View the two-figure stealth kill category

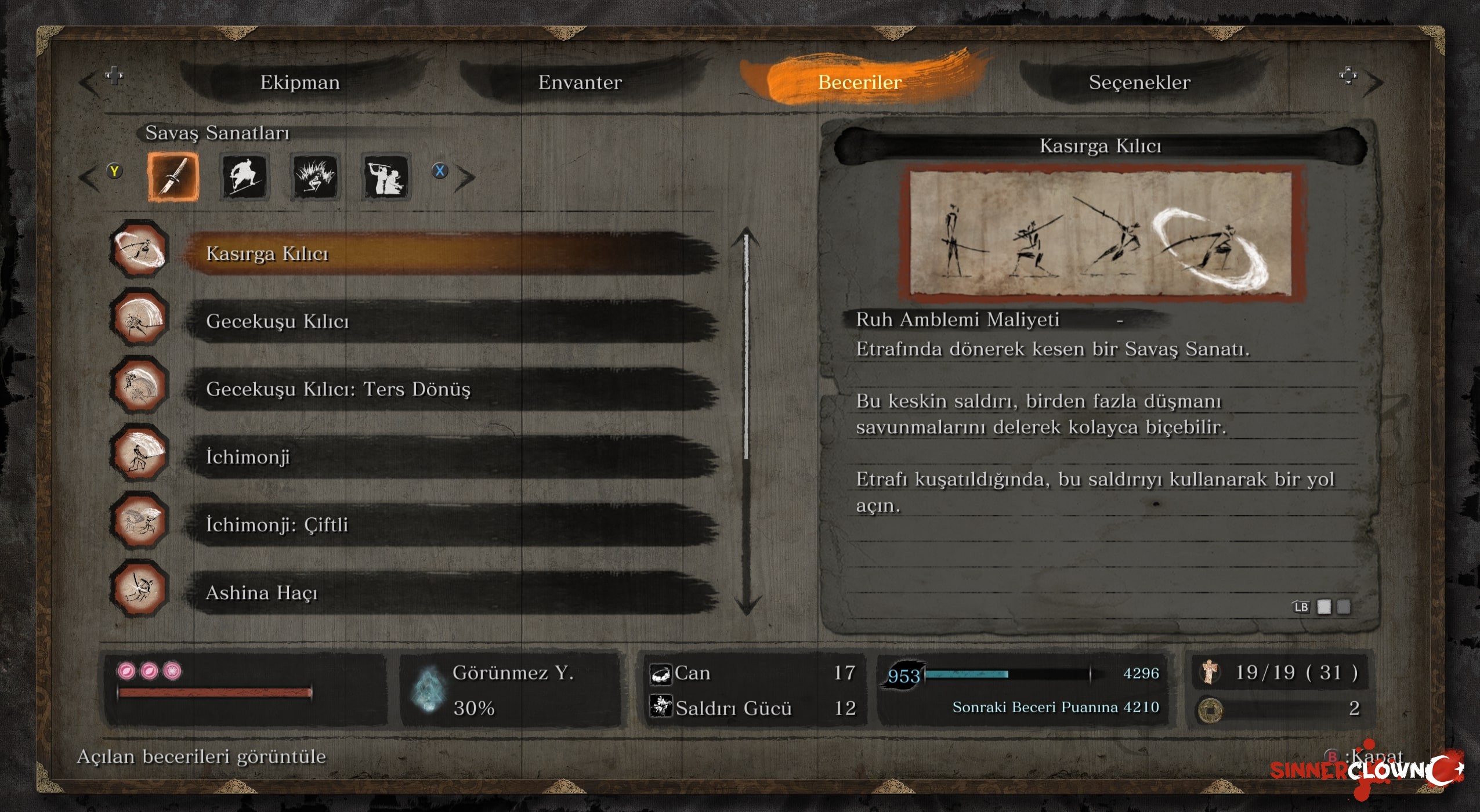(x=386, y=177)
